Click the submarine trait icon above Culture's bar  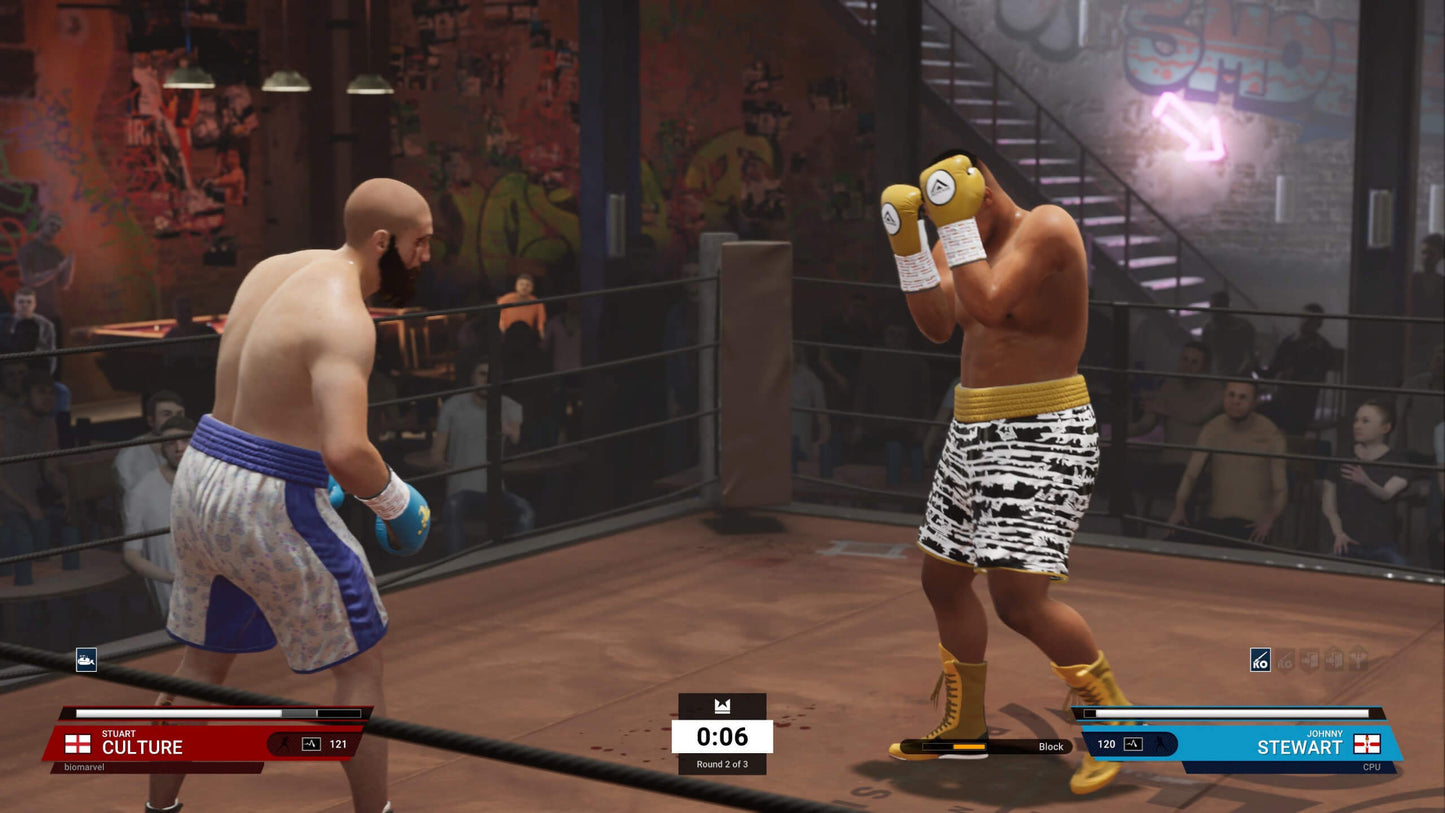pyautogui.click(x=86, y=660)
